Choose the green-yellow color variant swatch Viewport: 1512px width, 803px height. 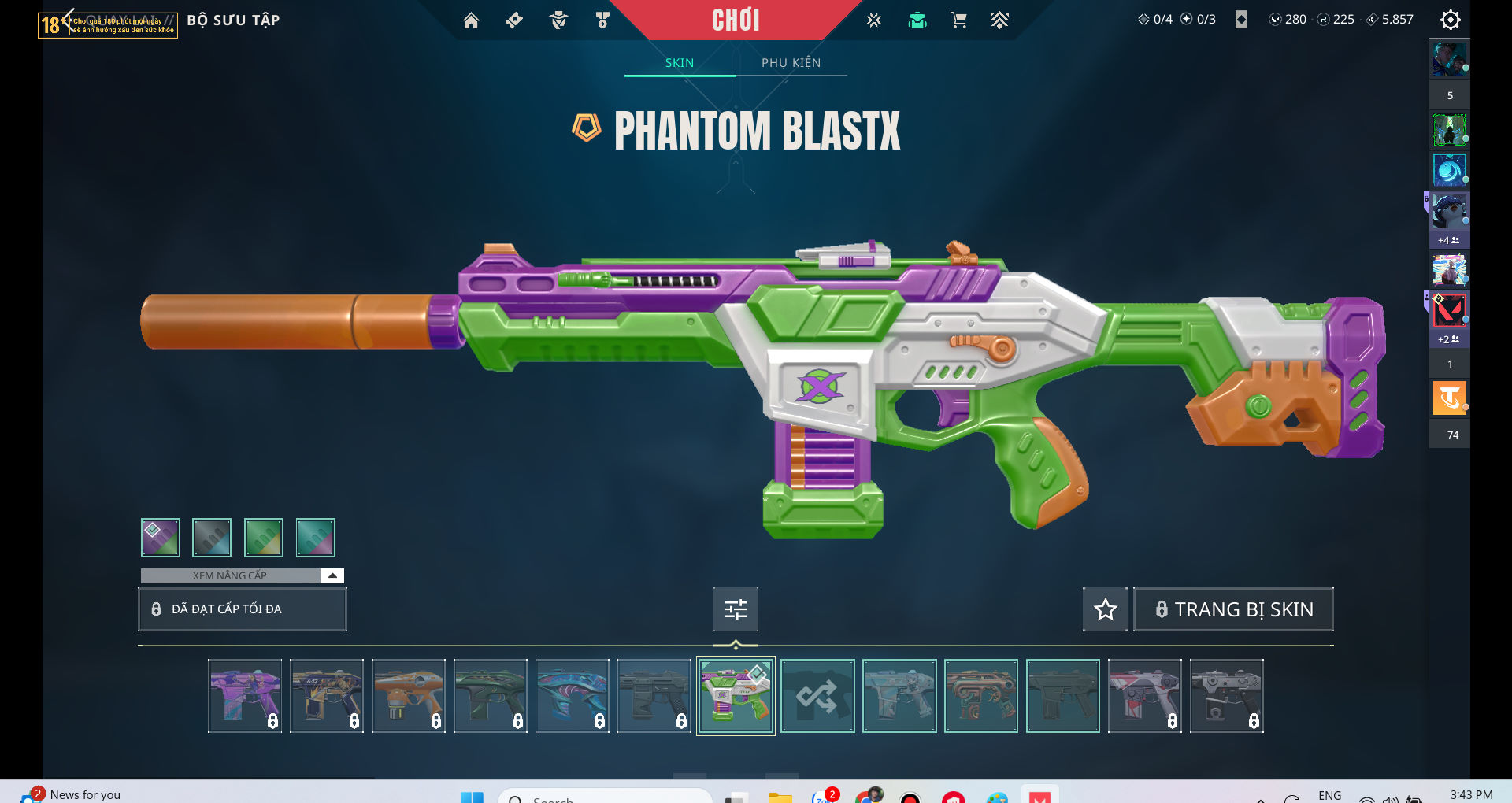click(x=264, y=538)
